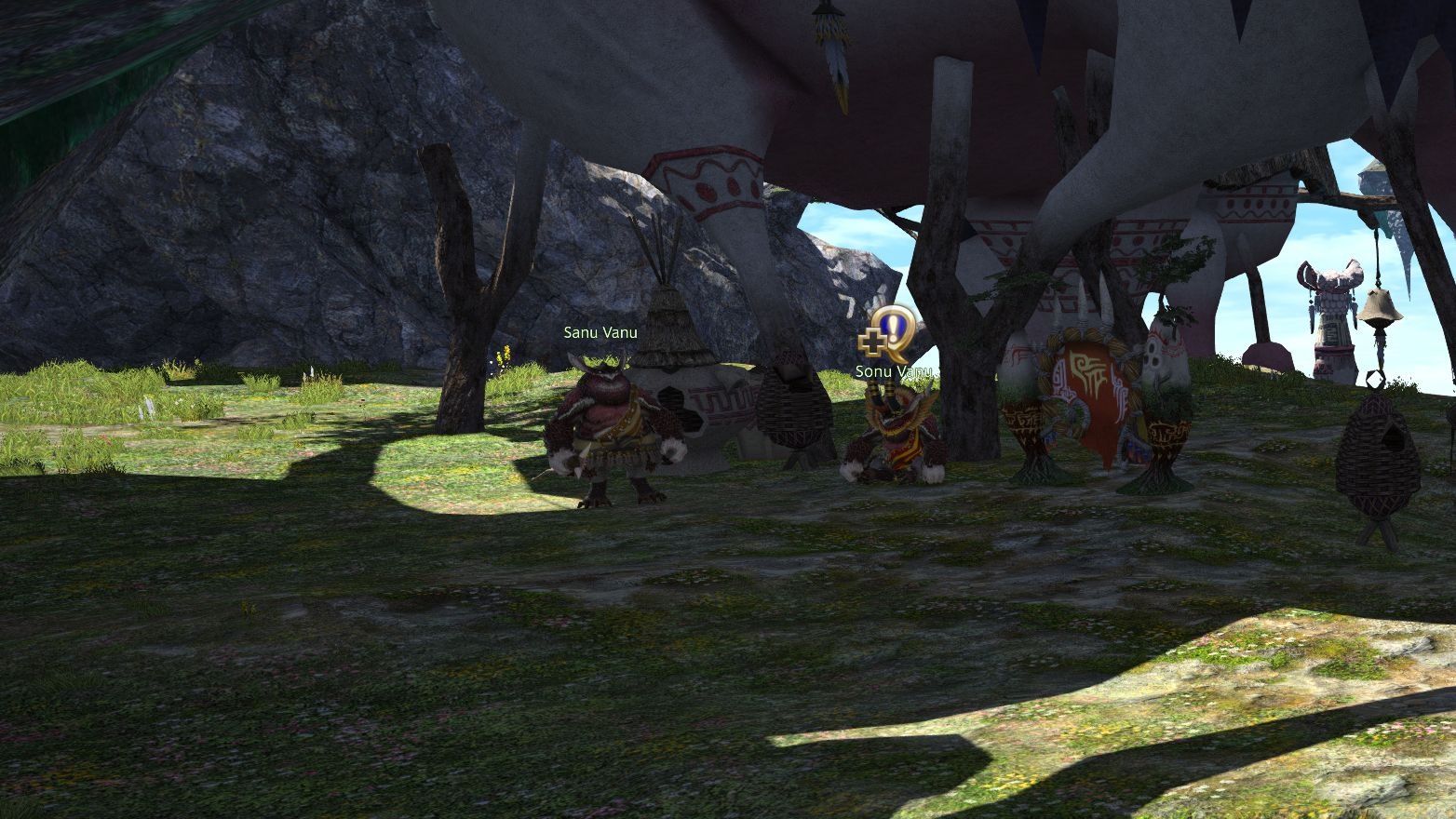Select the Sanu Vanu nameplate
The width and height of the screenshot is (1456, 819).
[x=600, y=332]
